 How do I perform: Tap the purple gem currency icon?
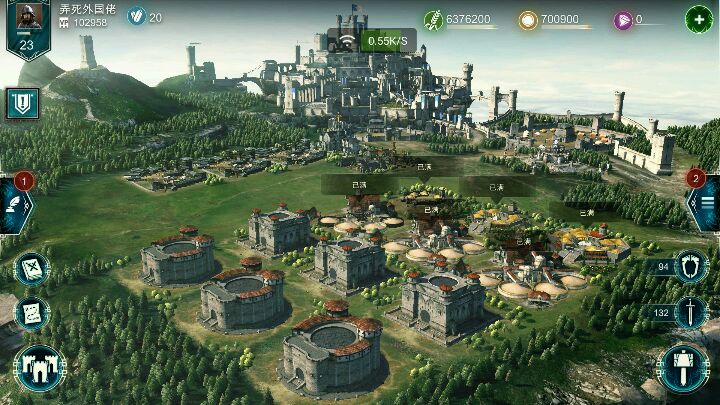623,19
